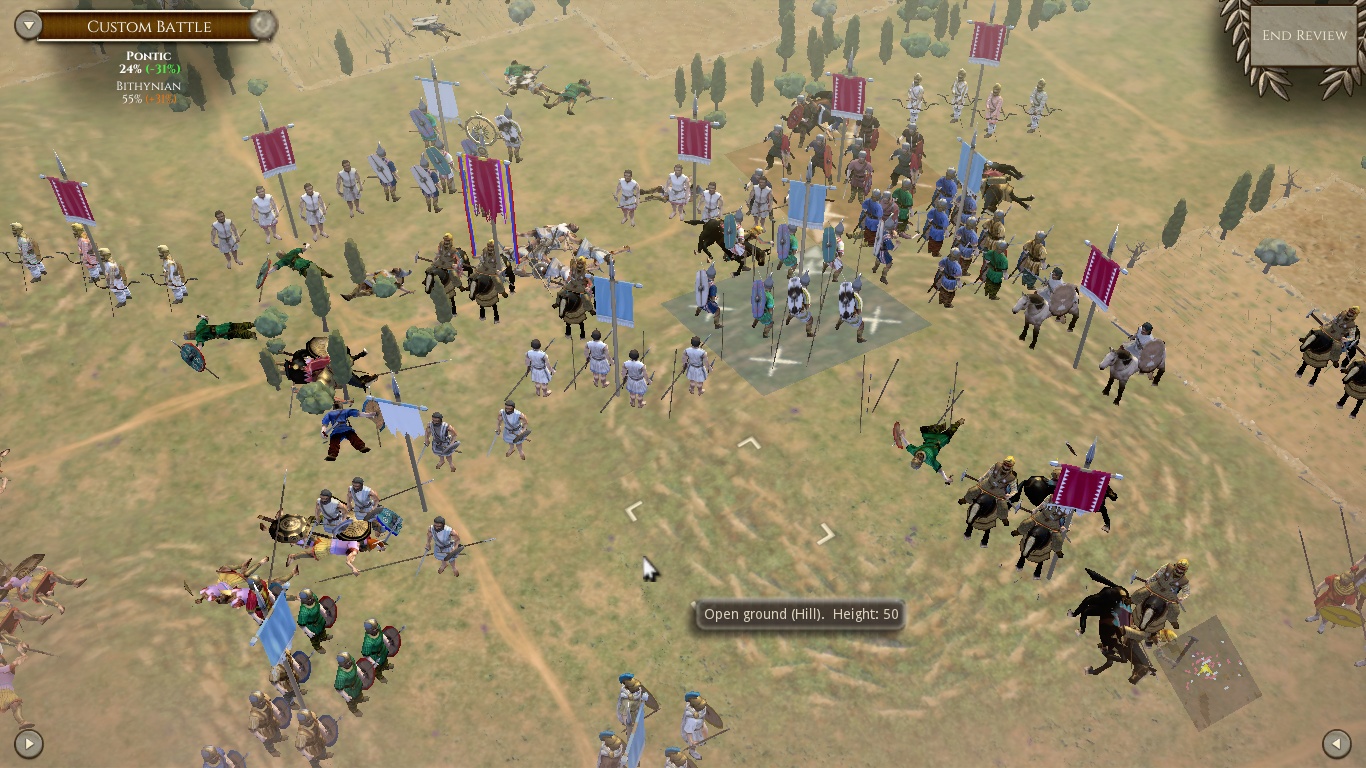
Task: Click the left-pointing chevron on the battlefield
Action: coord(634,510)
